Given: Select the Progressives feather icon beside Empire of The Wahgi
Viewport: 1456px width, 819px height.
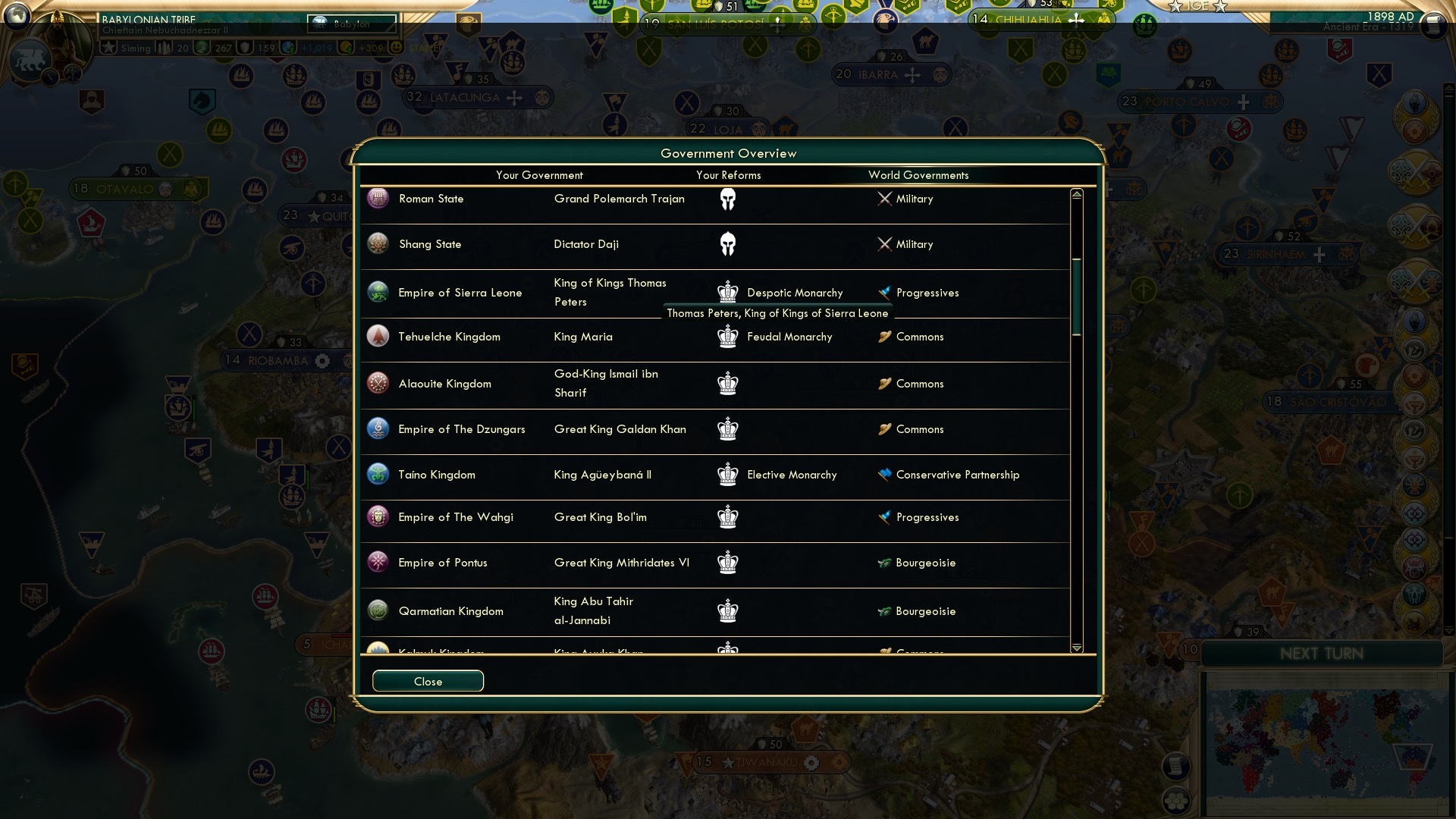Looking at the screenshot, I should [883, 516].
